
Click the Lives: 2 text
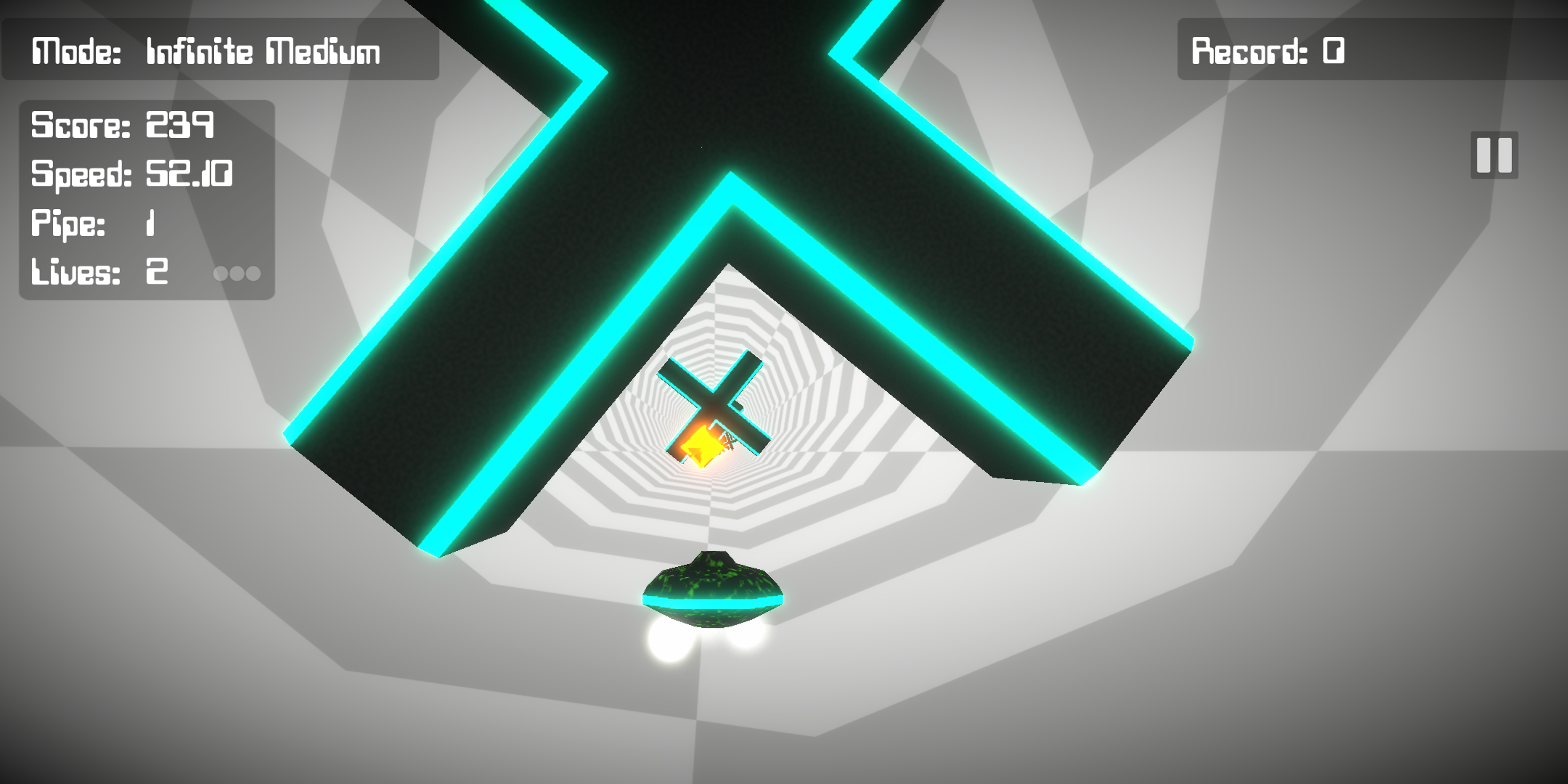pos(98,272)
